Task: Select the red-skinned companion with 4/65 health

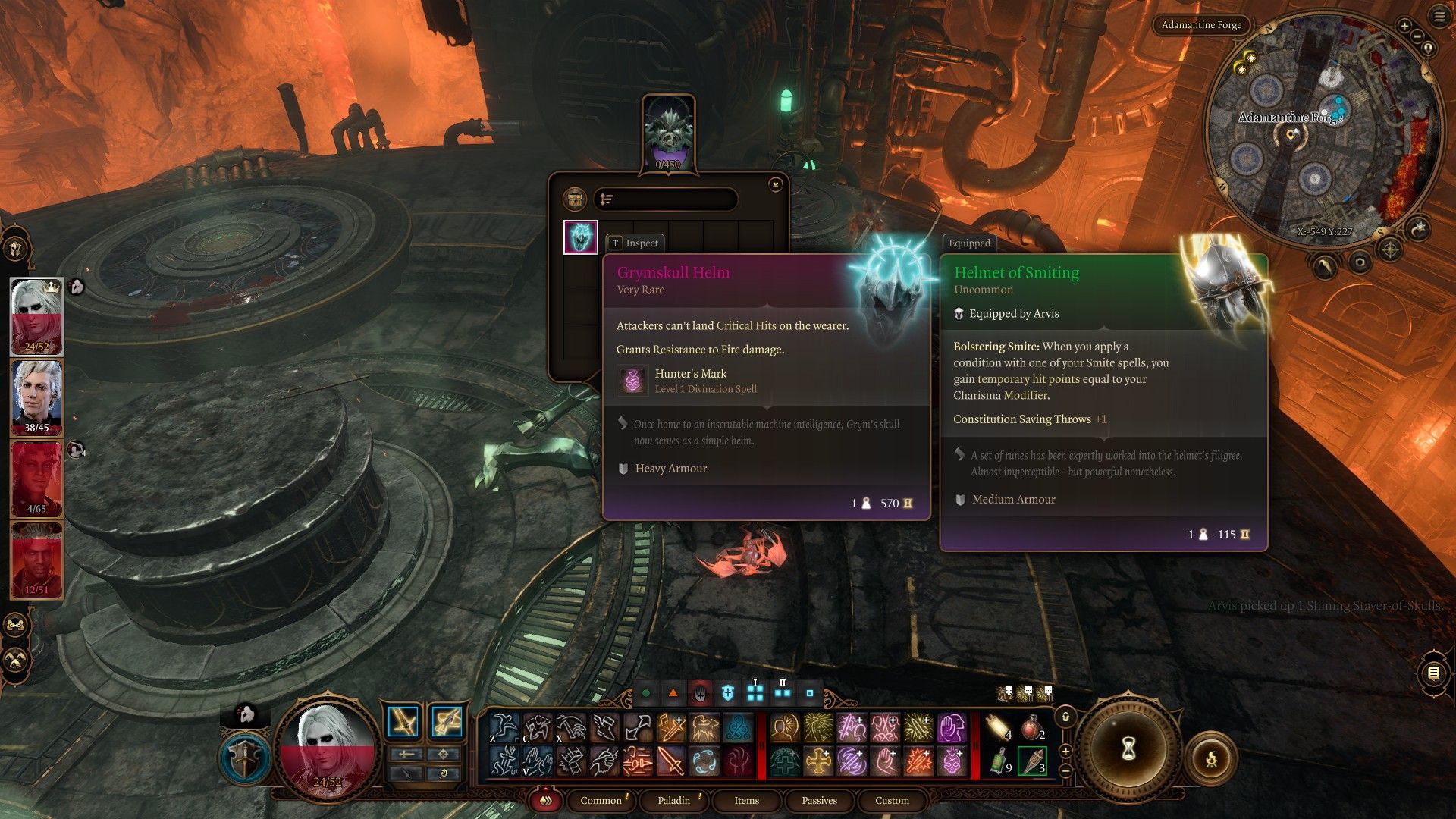Action: [36, 478]
